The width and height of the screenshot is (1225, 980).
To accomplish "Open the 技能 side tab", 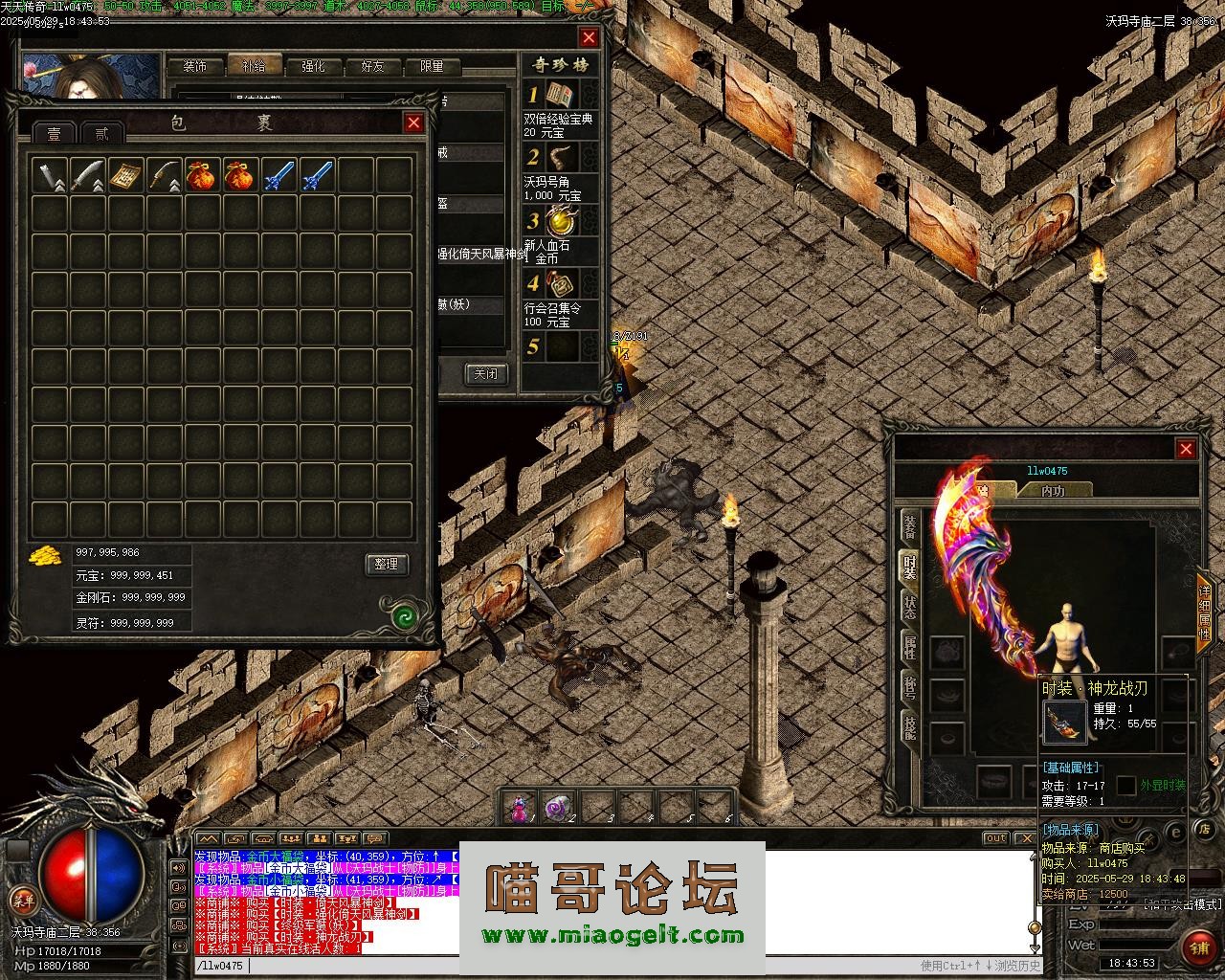I will pyautogui.click(x=909, y=729).
